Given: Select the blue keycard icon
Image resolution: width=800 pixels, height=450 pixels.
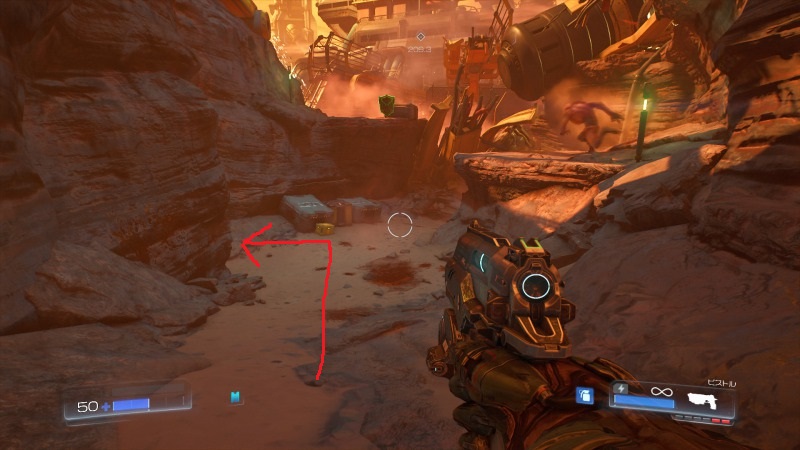Looking at the screenshot, I should pyautogui.click(x=236, y=398).
